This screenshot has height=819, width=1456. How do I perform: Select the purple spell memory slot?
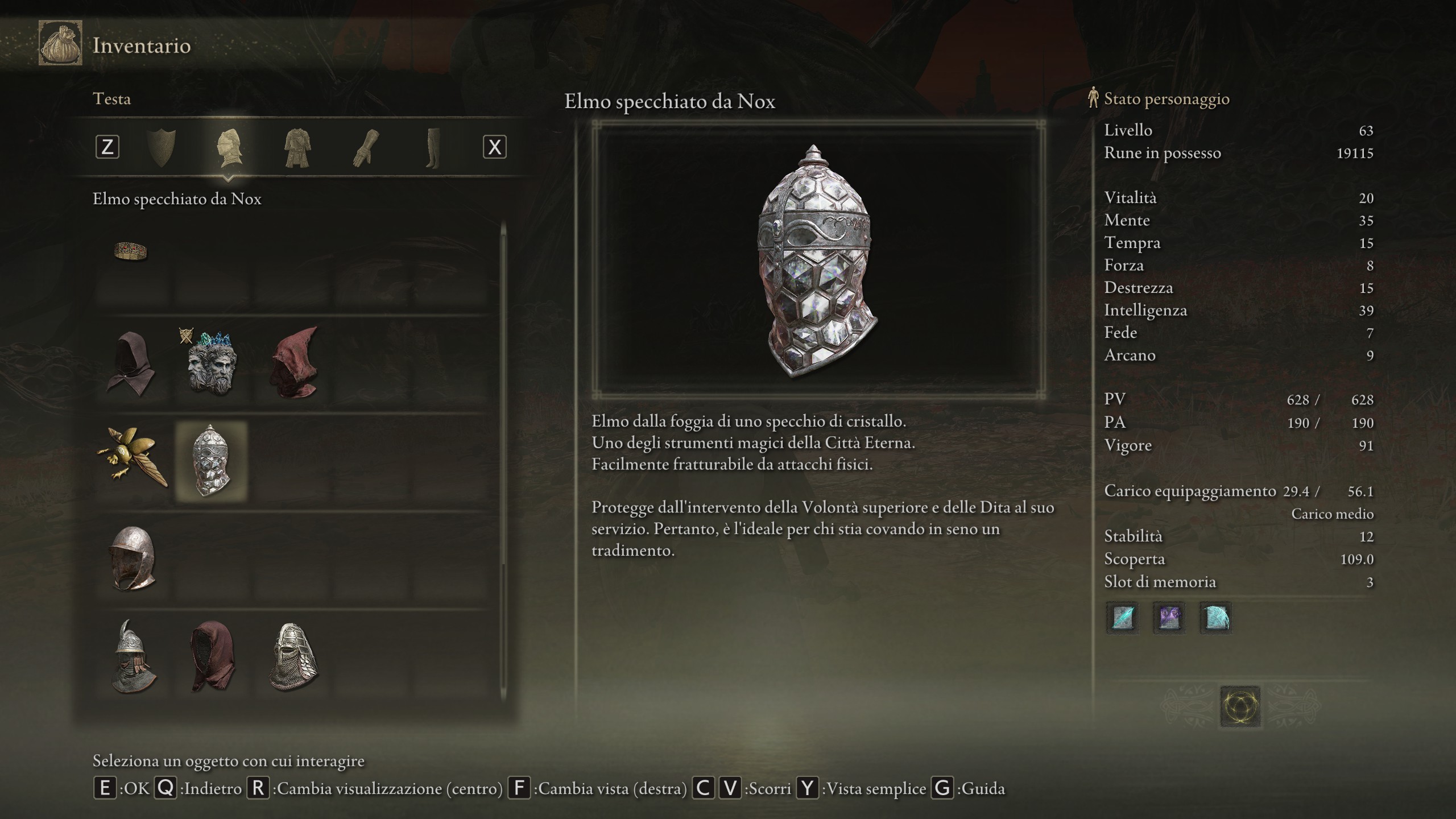click(x=1169, y=617)
